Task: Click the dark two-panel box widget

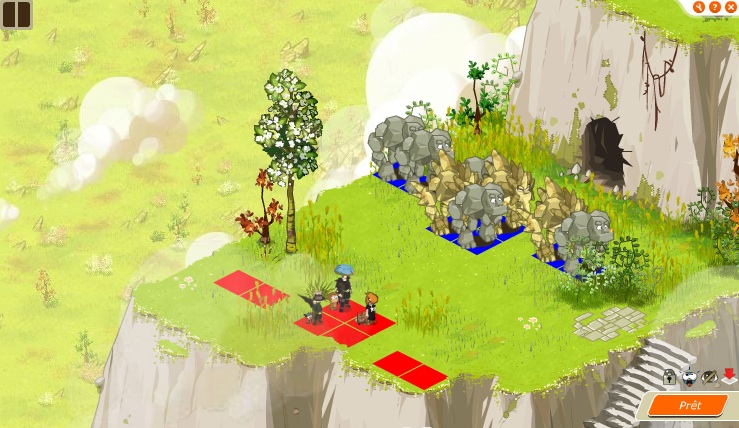Action: [x=16, y=14]
